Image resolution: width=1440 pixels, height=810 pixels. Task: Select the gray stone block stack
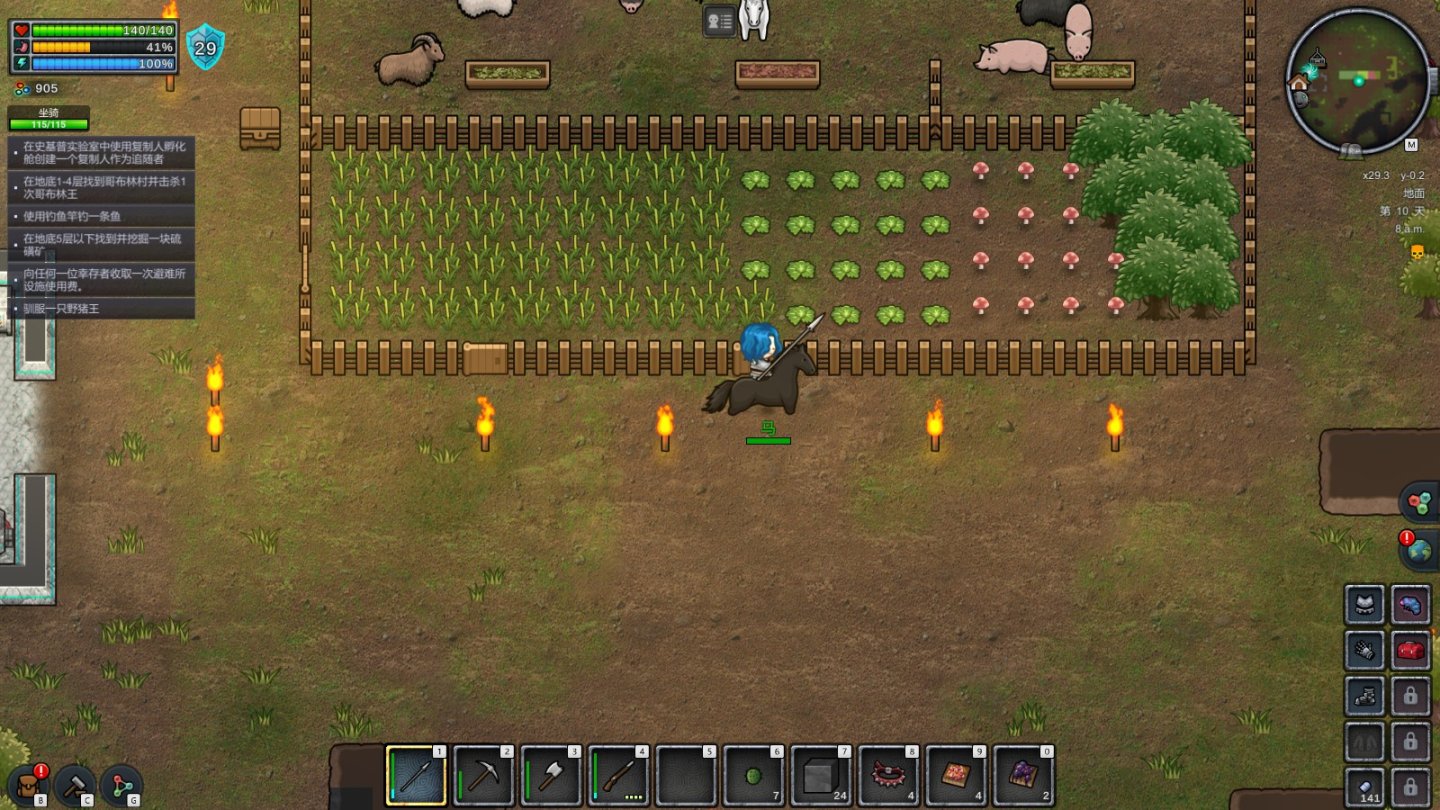pyautogui.click(x=822, y=776)
